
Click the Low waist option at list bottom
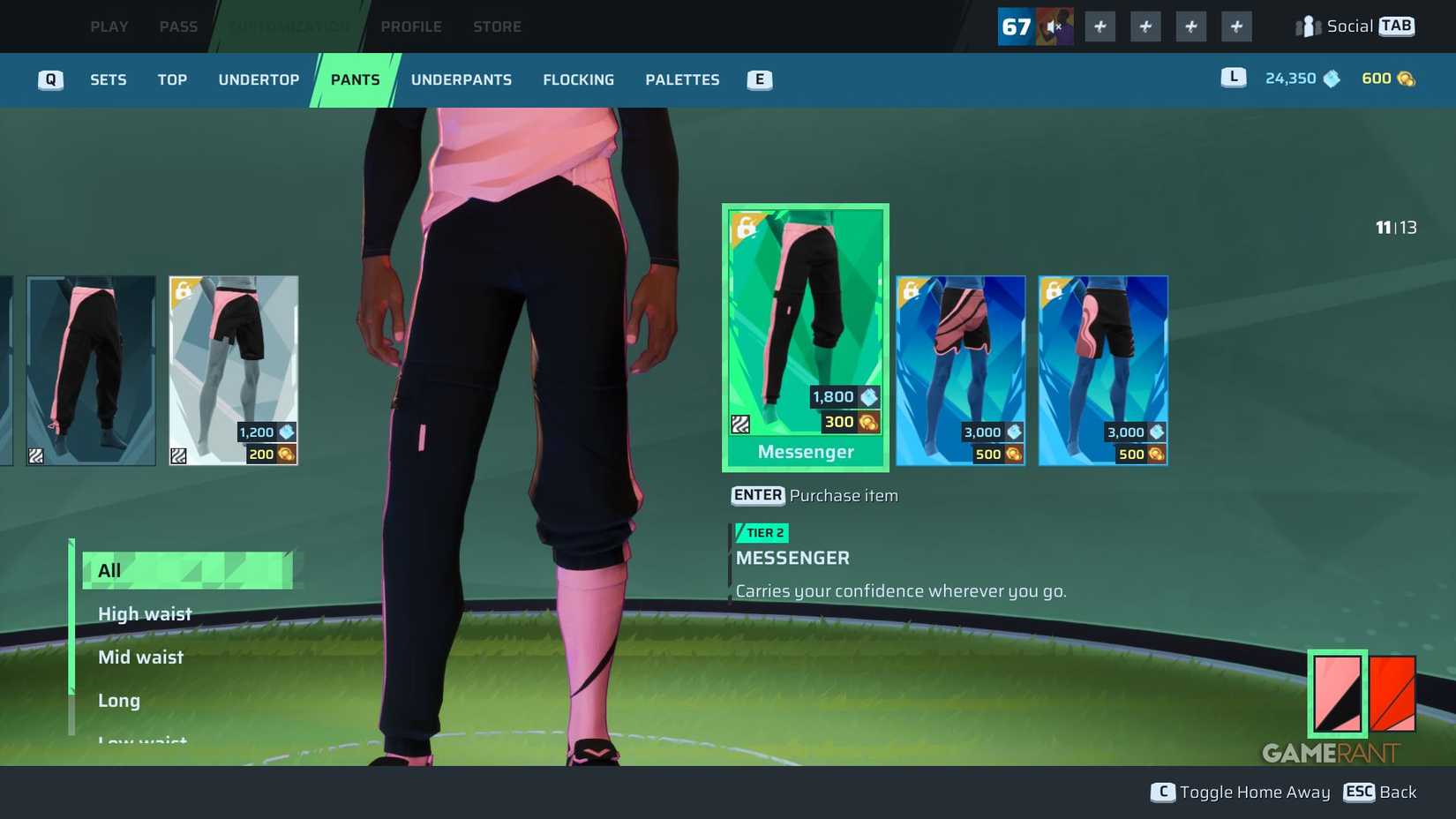click(x=142, y=740)
